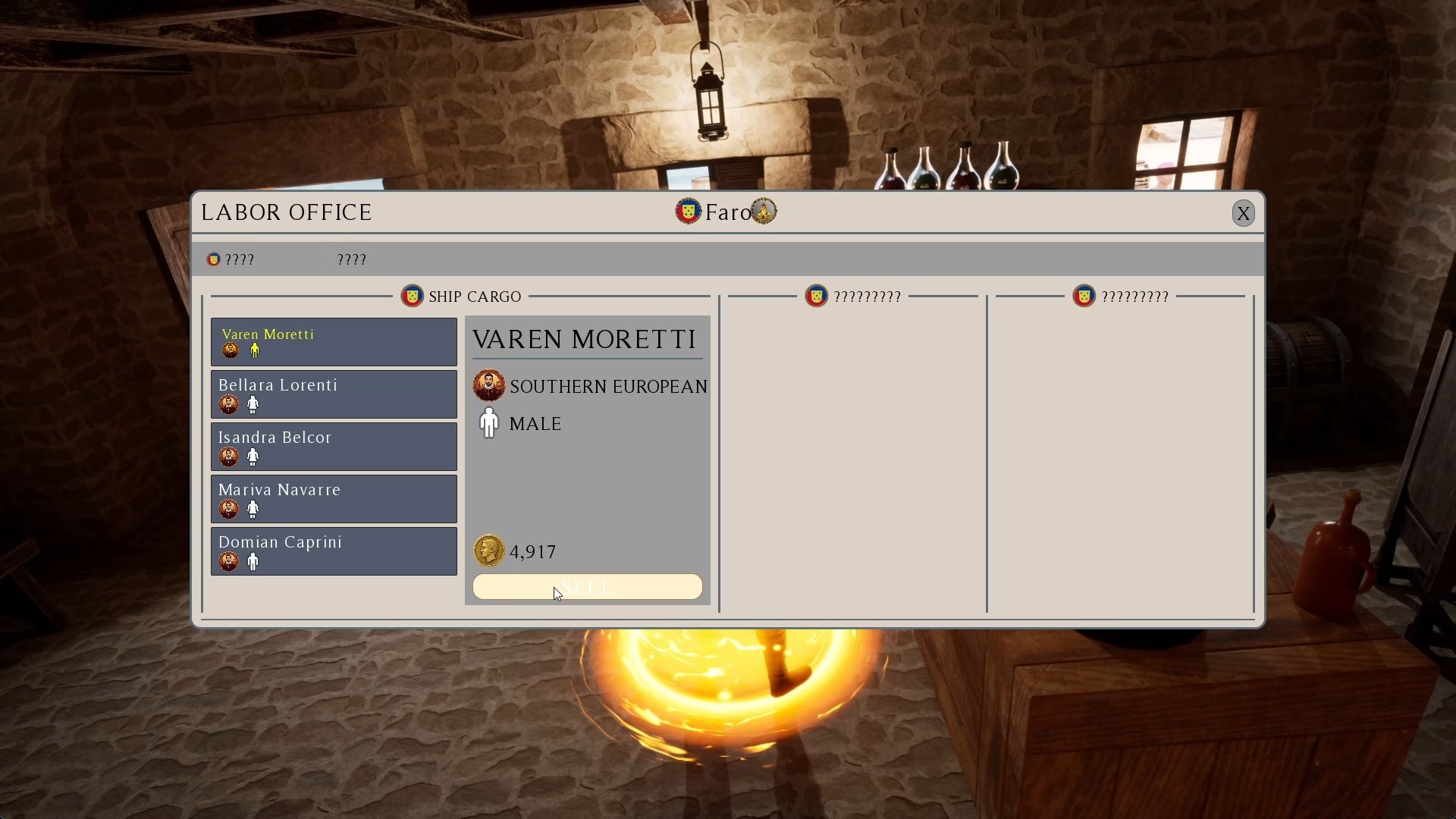Select Domian Caprini entry
Image resolution: width=1456 pixels, height=819 pixels.
[x=334, y=551]
